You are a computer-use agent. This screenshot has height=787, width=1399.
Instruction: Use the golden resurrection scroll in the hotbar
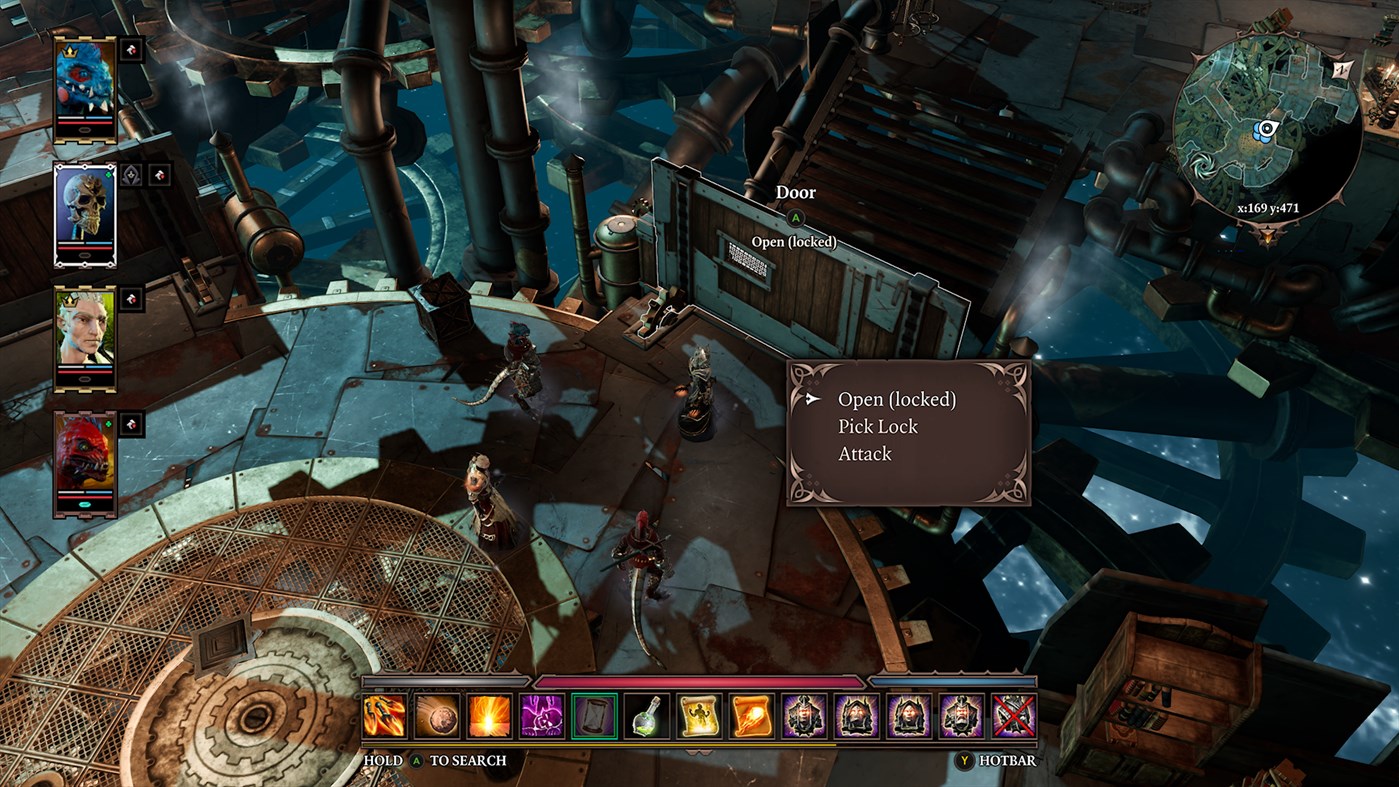click(699, 714)
